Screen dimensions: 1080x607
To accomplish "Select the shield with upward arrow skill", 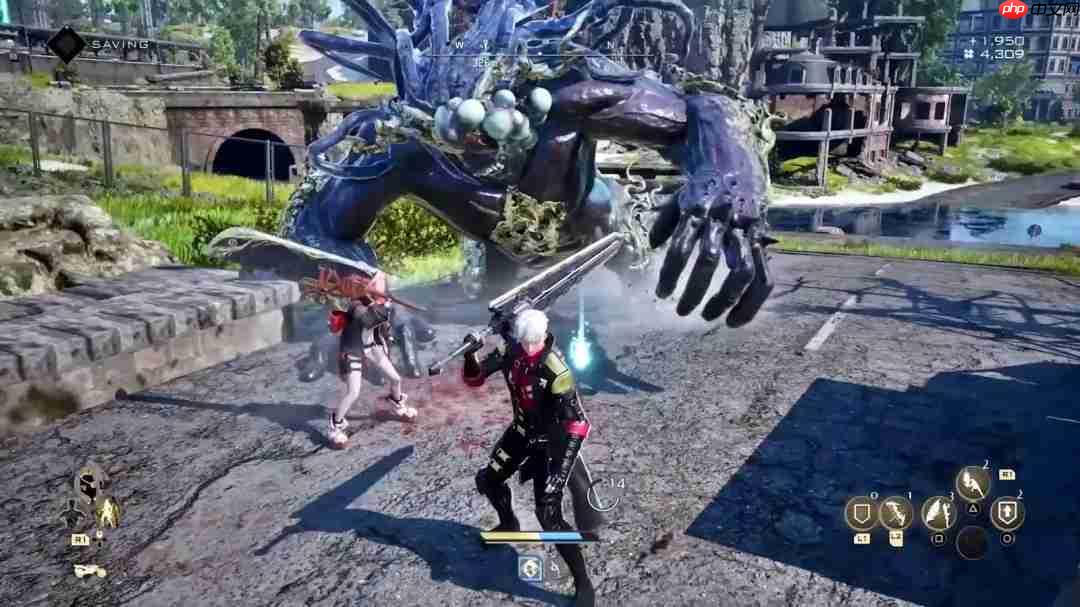I will [1007, 513].
